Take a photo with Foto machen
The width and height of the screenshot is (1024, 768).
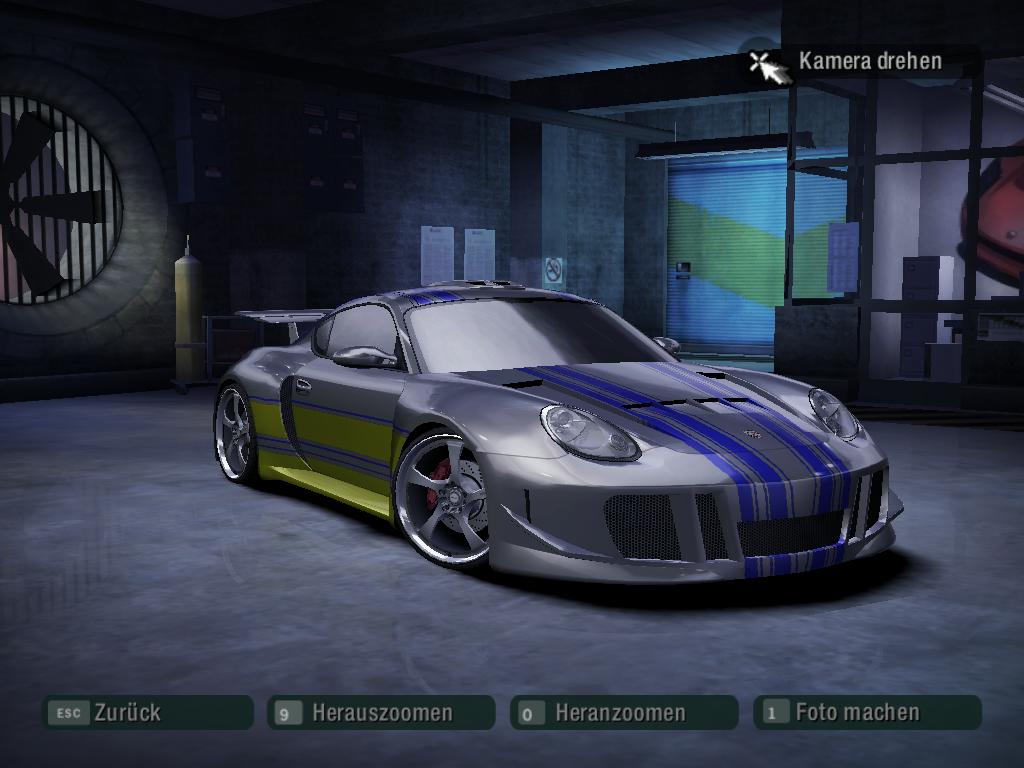pos(866,712)
